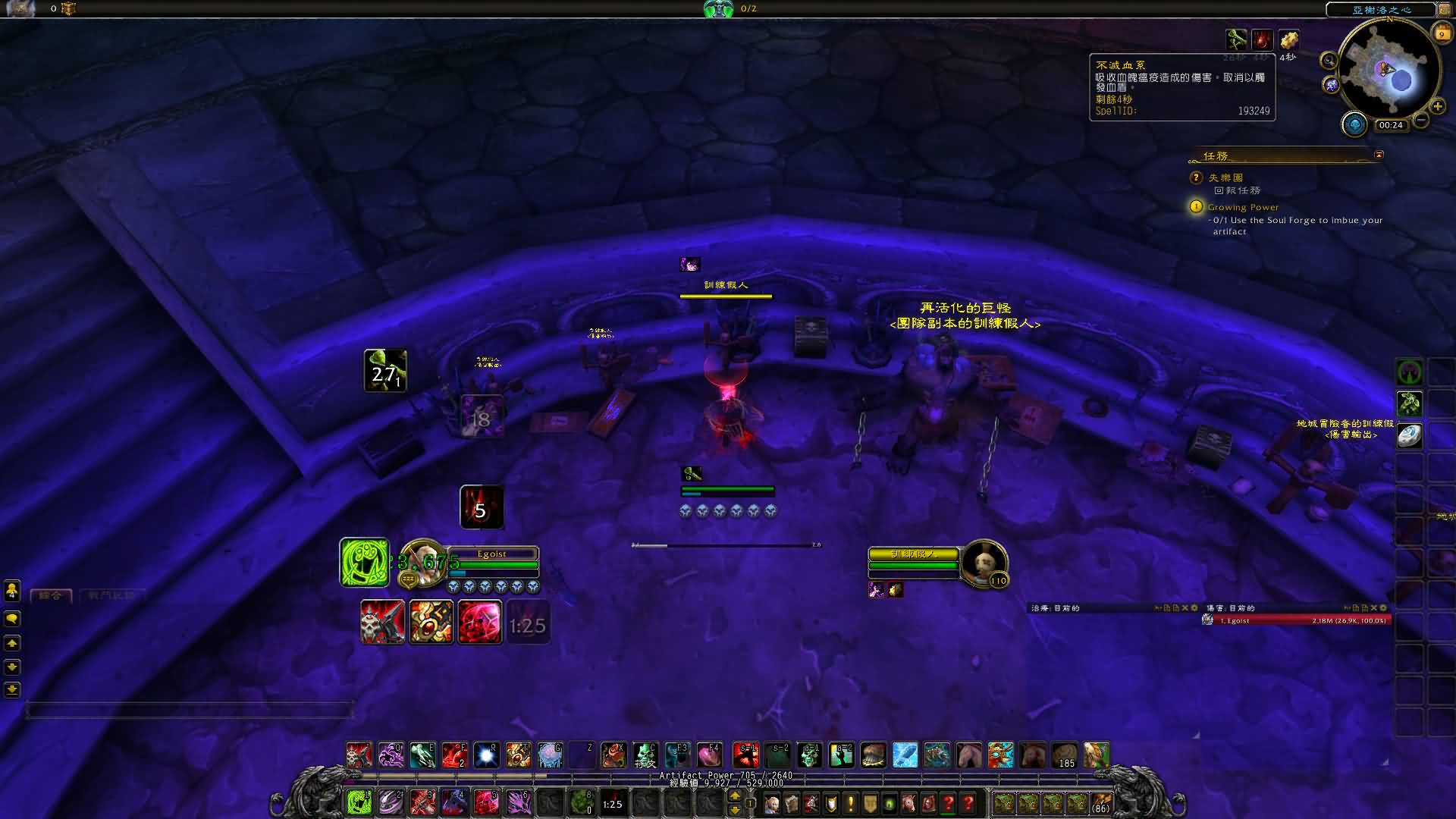Open the chat speech bubble menu
Viewport: 1456px width, 819px height.
pyautogui.click(x=12, y=619)
